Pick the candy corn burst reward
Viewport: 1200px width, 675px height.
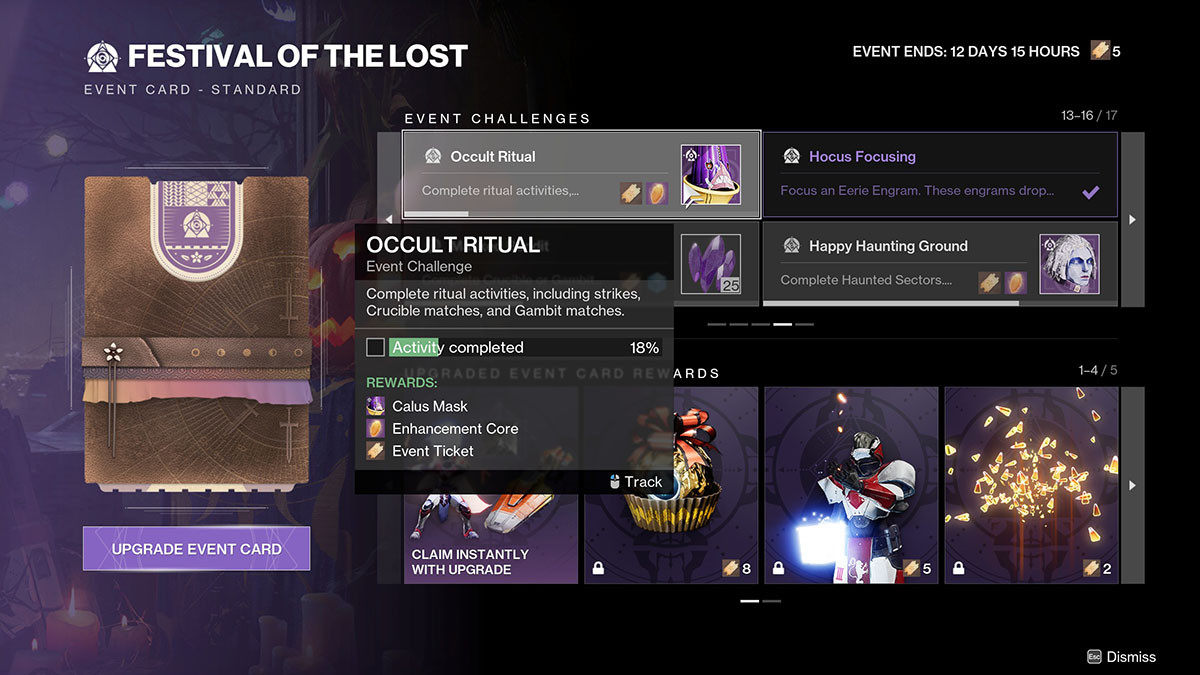coord(1031,485)
